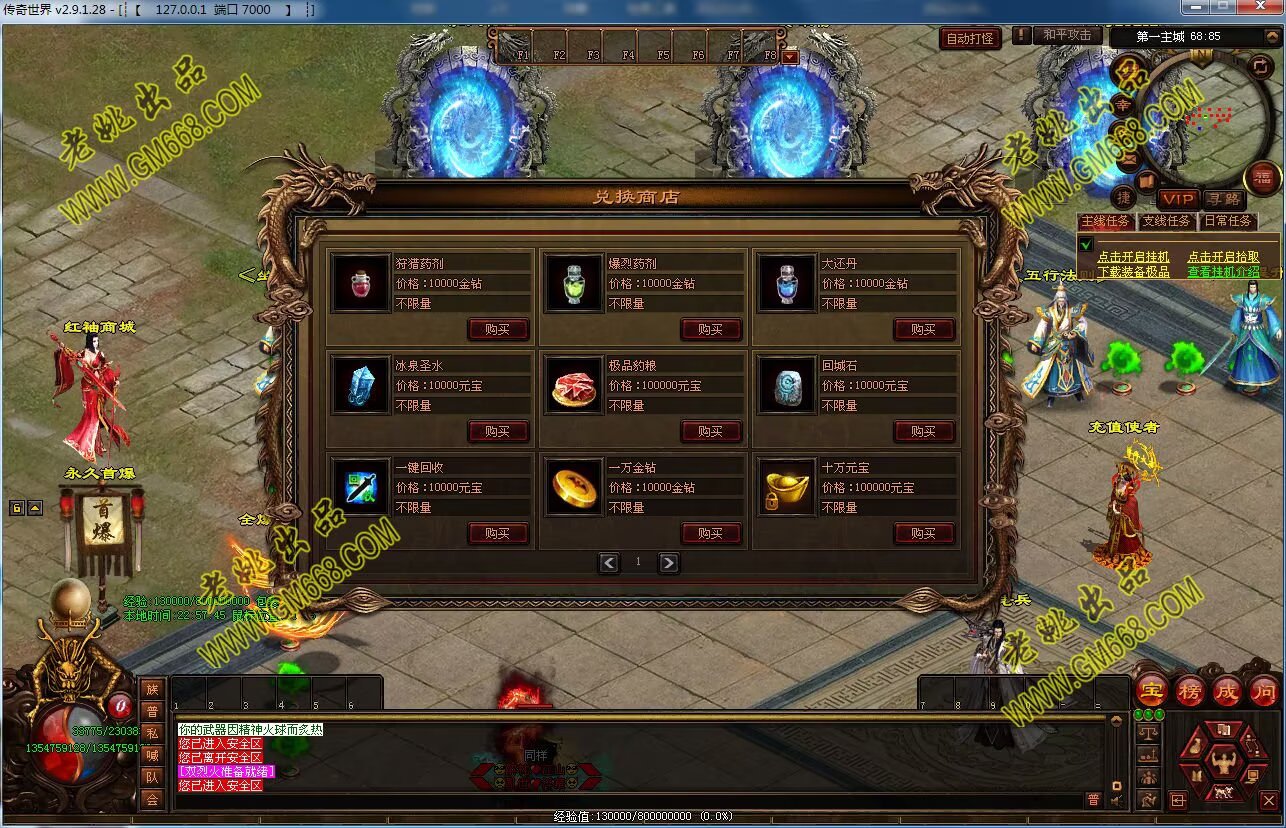The image size is (1286, 828).
Task: Select the 私 private chat channel
Action: (x=152, y=733)
